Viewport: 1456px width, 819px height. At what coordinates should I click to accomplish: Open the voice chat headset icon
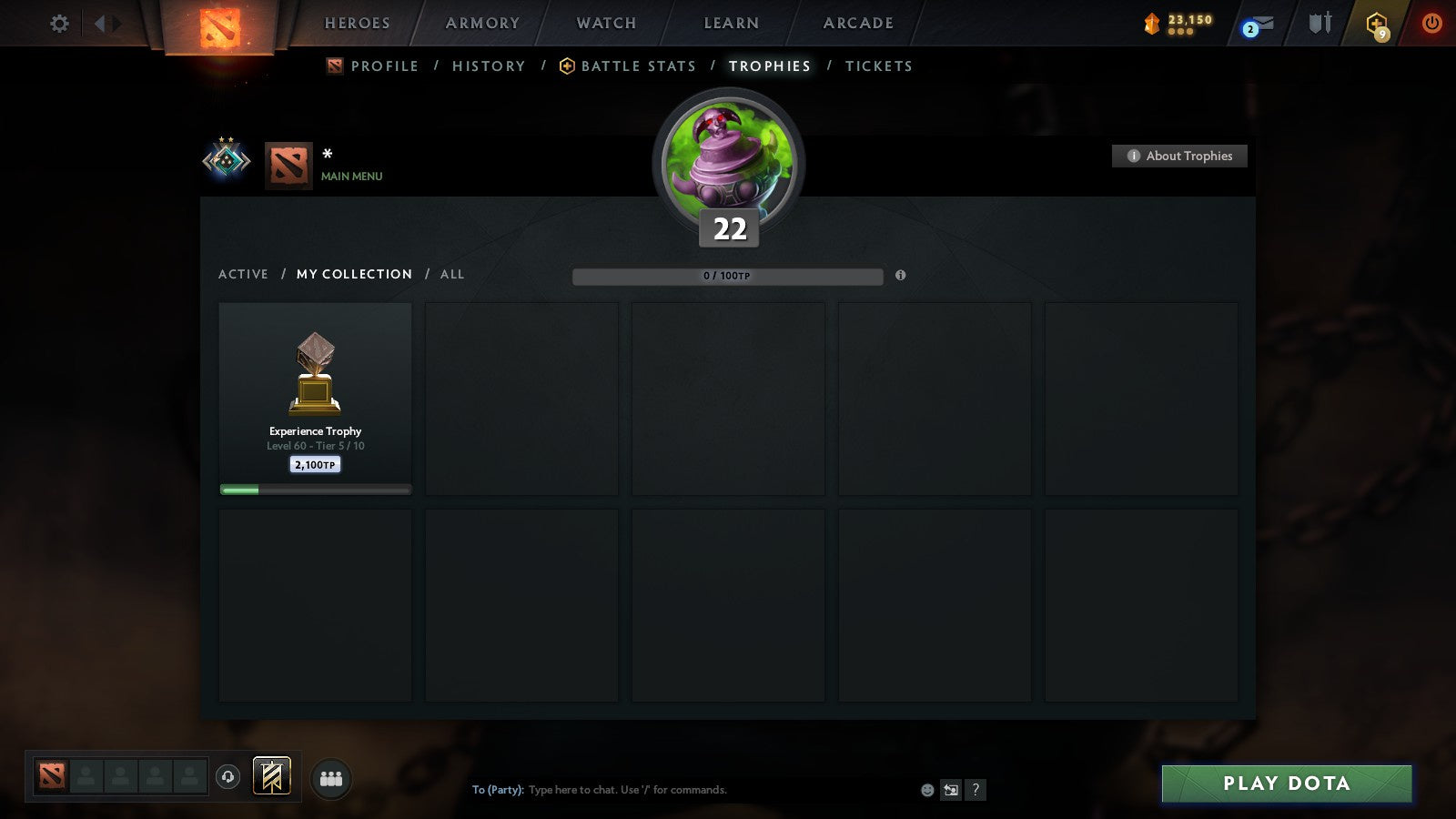click(x=228, y=775)
